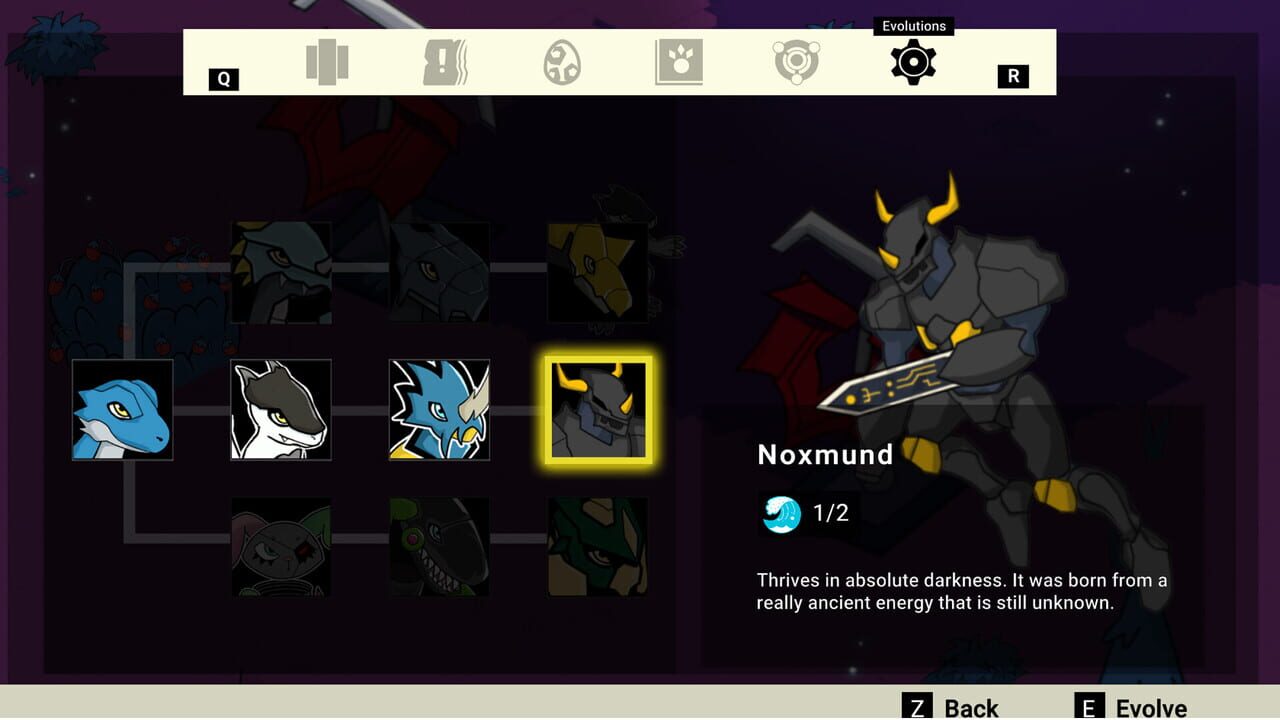The width and height of the screenshot is (1280, 720).
Task: Expand the pink cat evolution branch below
Action: click(x=280, y=546)
